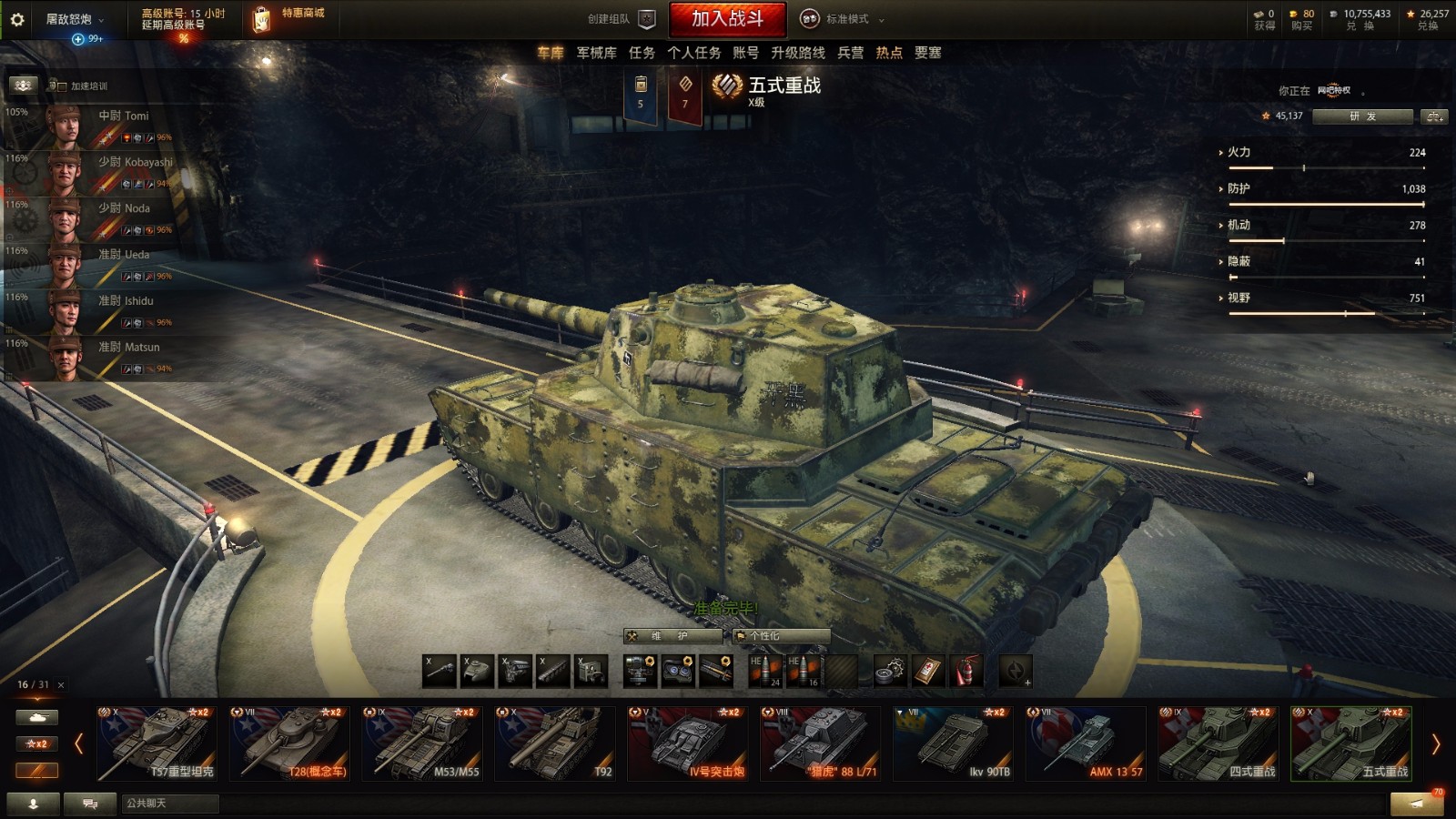Select the T57重型坦克 in the carousel
Screen dimensions: 1456x819
click(x=157, y=744)
